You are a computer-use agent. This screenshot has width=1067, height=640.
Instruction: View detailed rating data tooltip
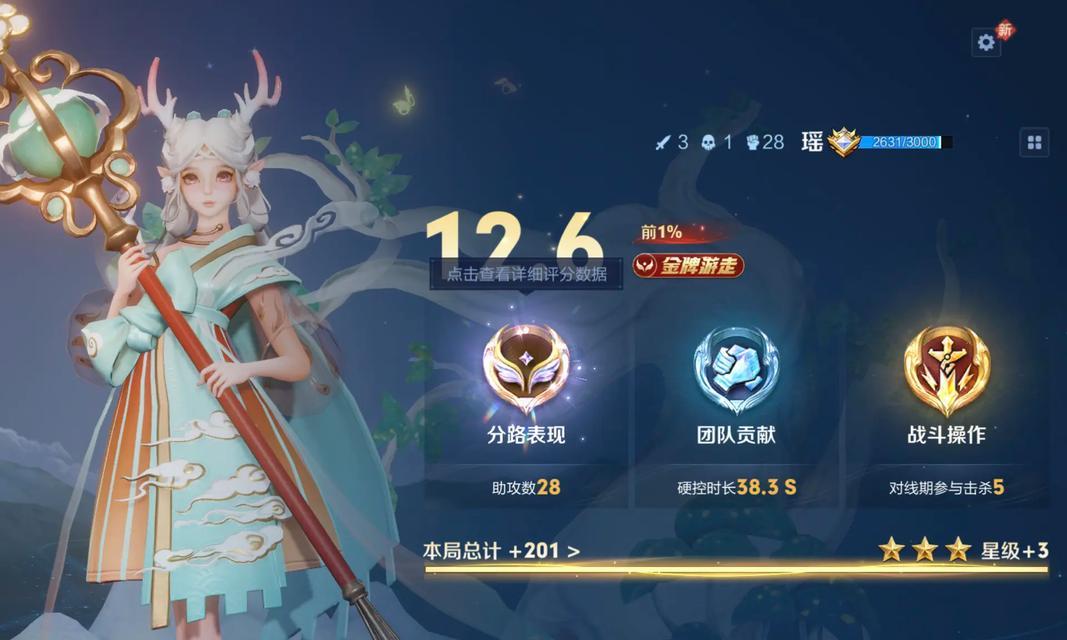(x=527, y=273)
